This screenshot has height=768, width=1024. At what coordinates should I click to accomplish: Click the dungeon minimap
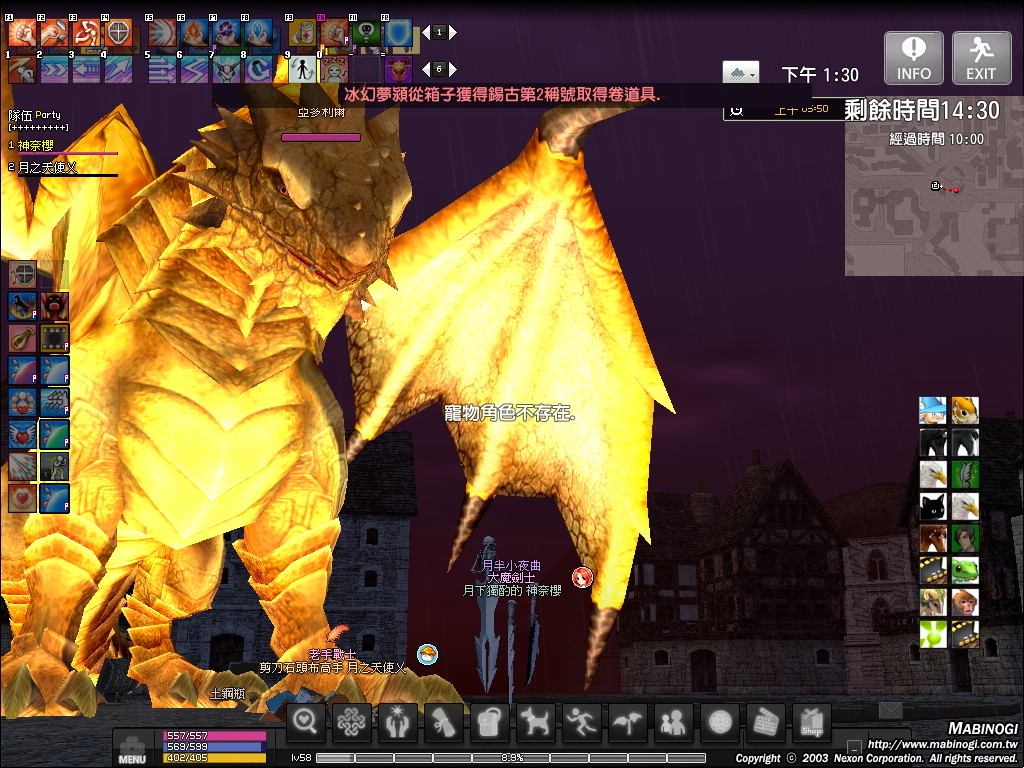933,210
